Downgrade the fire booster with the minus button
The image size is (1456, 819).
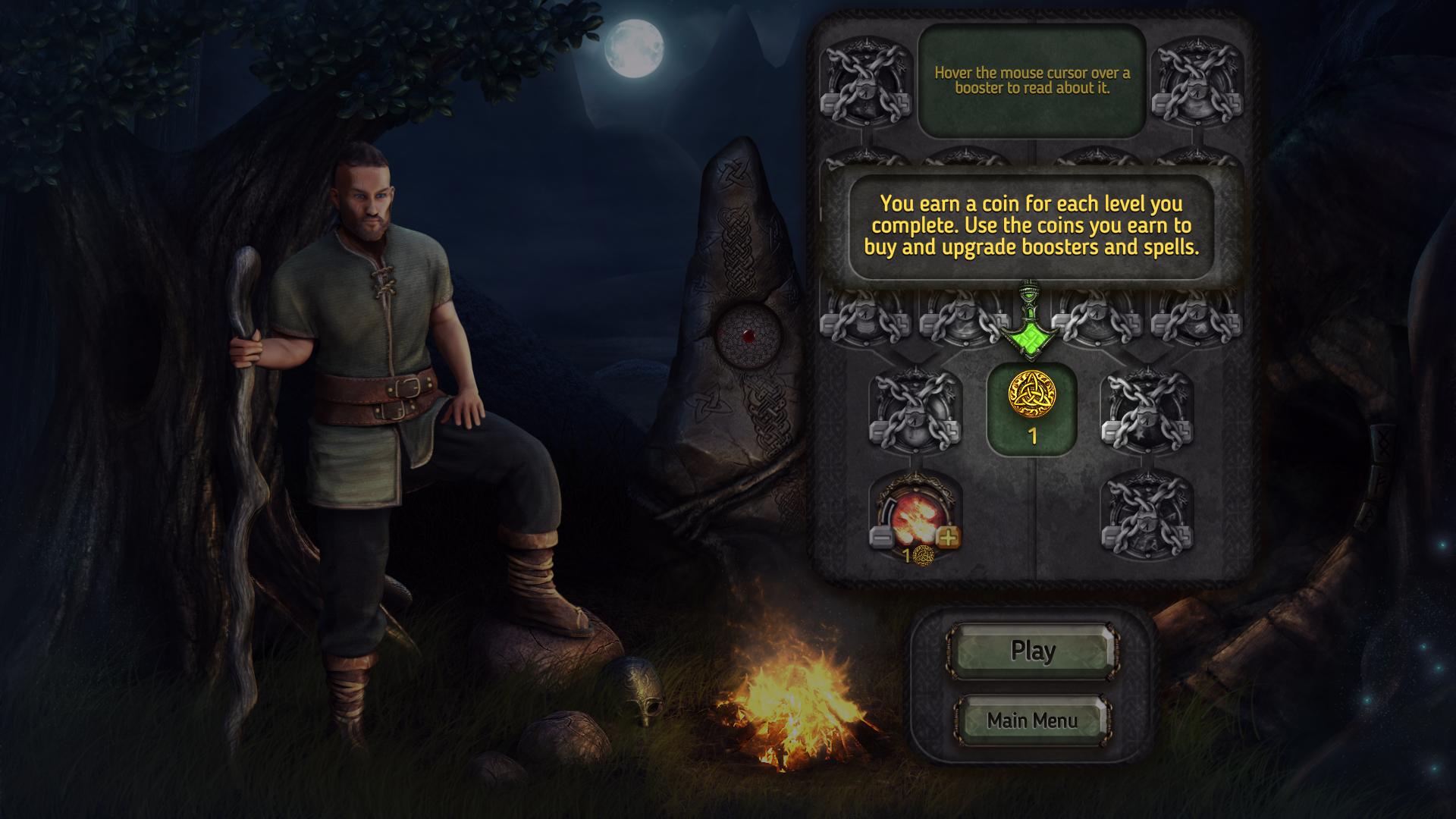tap(881, 538)
